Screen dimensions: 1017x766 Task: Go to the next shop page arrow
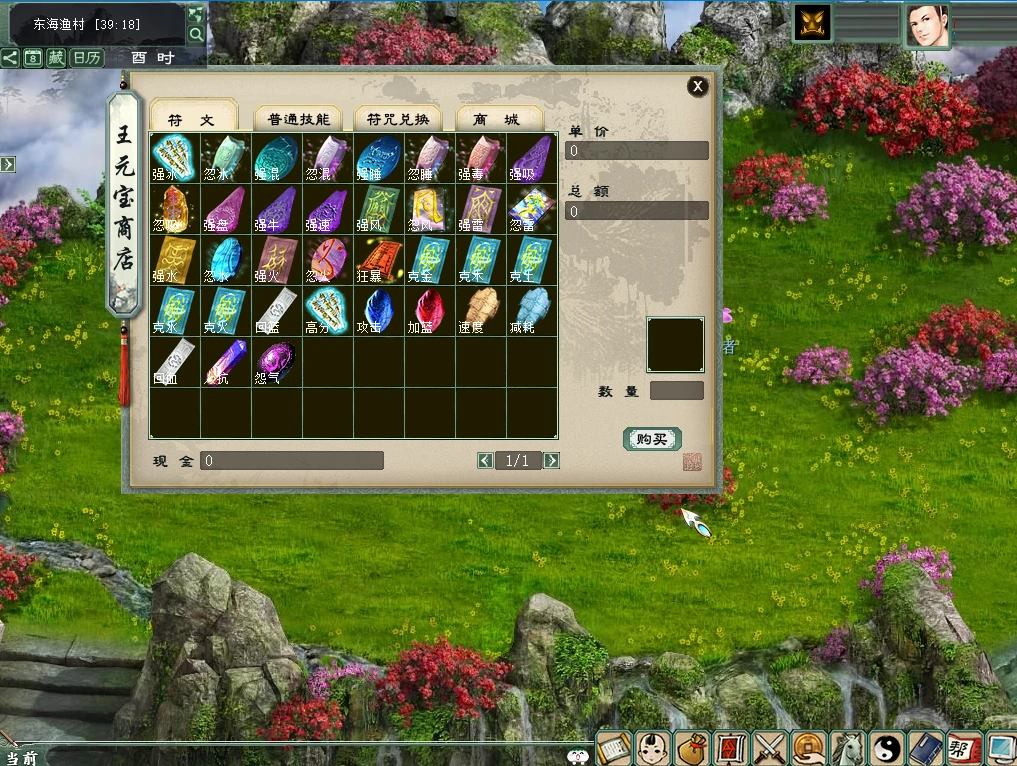[551, 460]
